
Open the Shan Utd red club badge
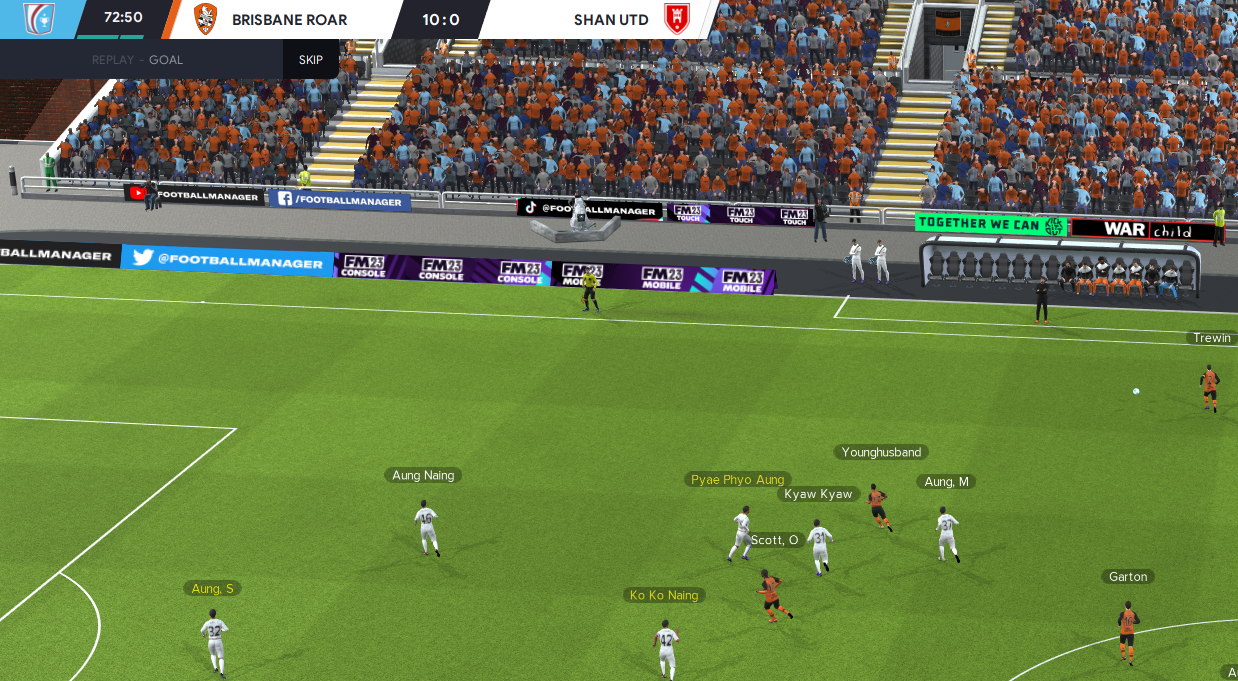671,19
